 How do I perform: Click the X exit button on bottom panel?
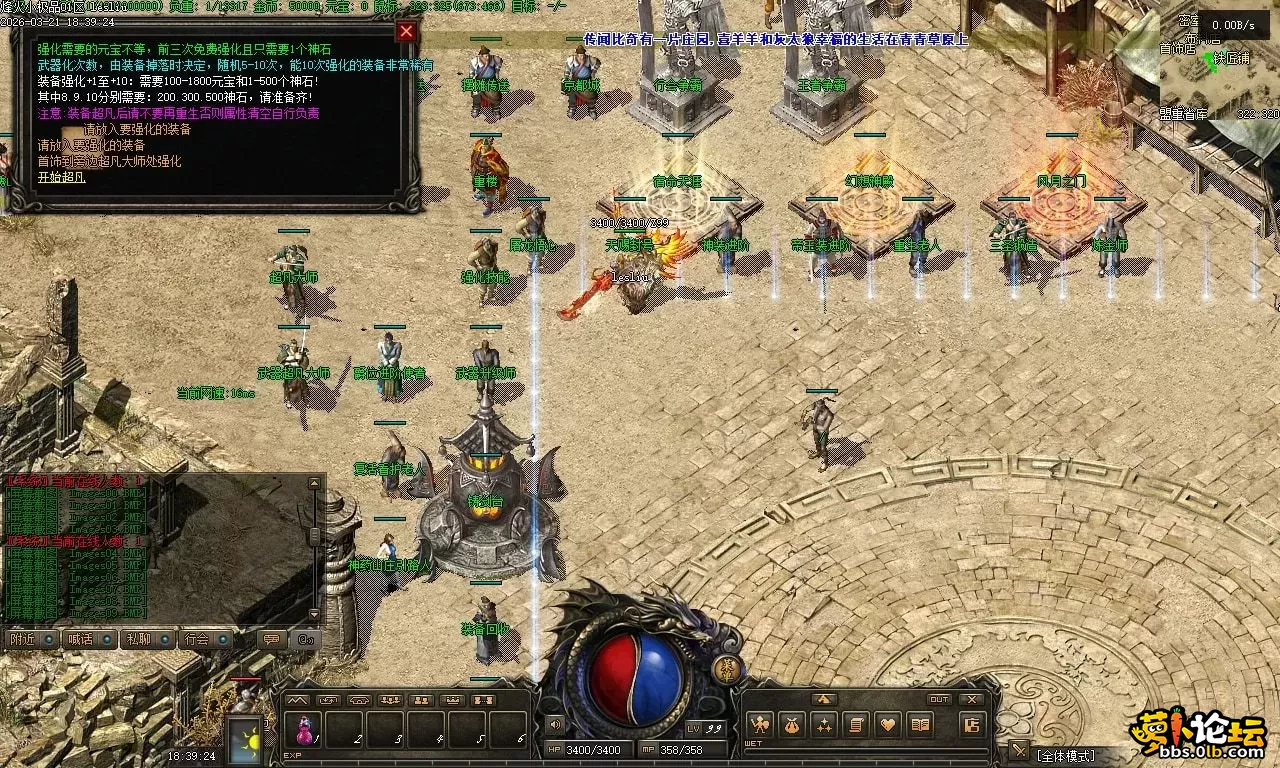click(x=971, y=699)
